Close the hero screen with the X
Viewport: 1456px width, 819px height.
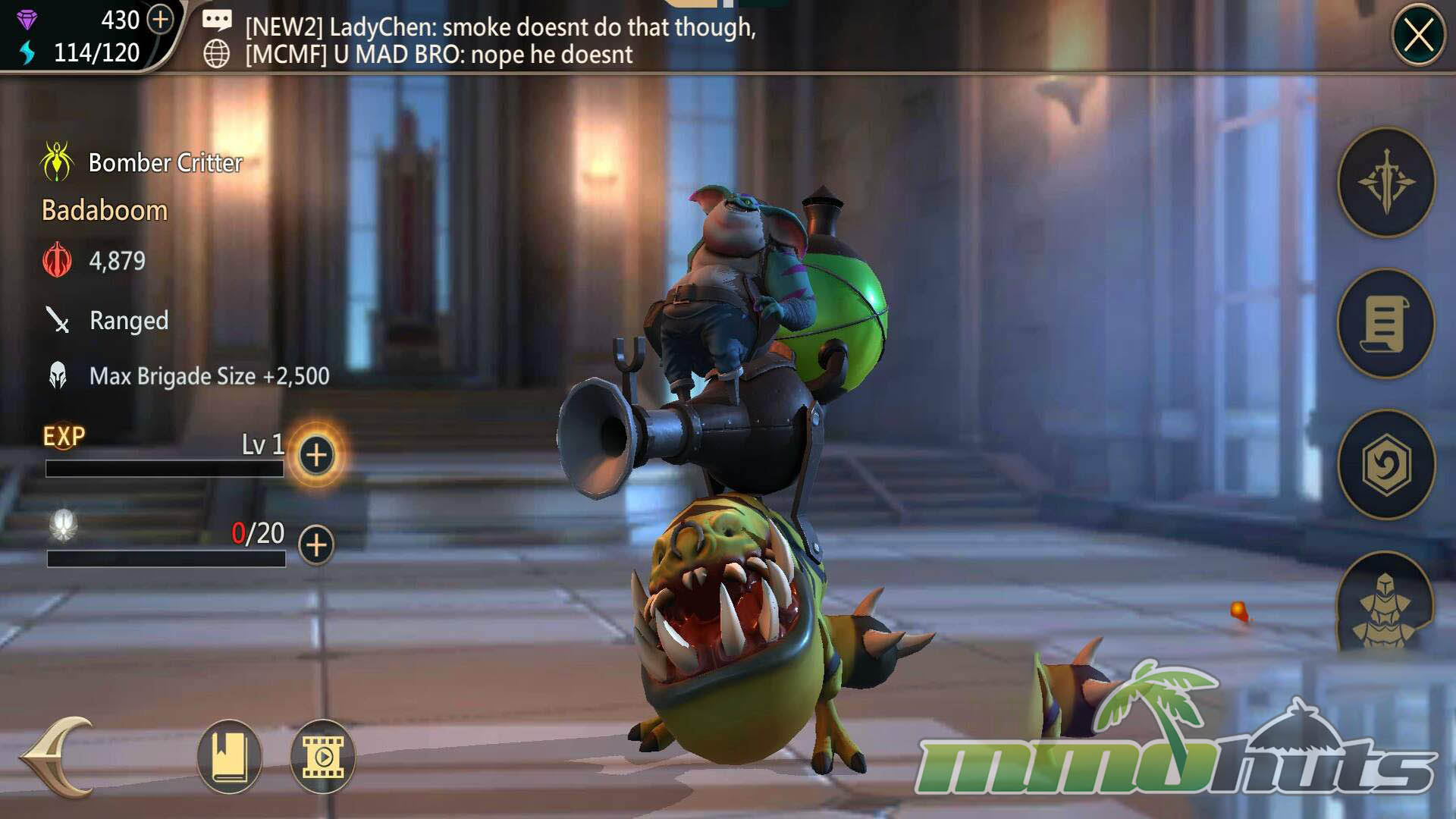point(1418,36)
